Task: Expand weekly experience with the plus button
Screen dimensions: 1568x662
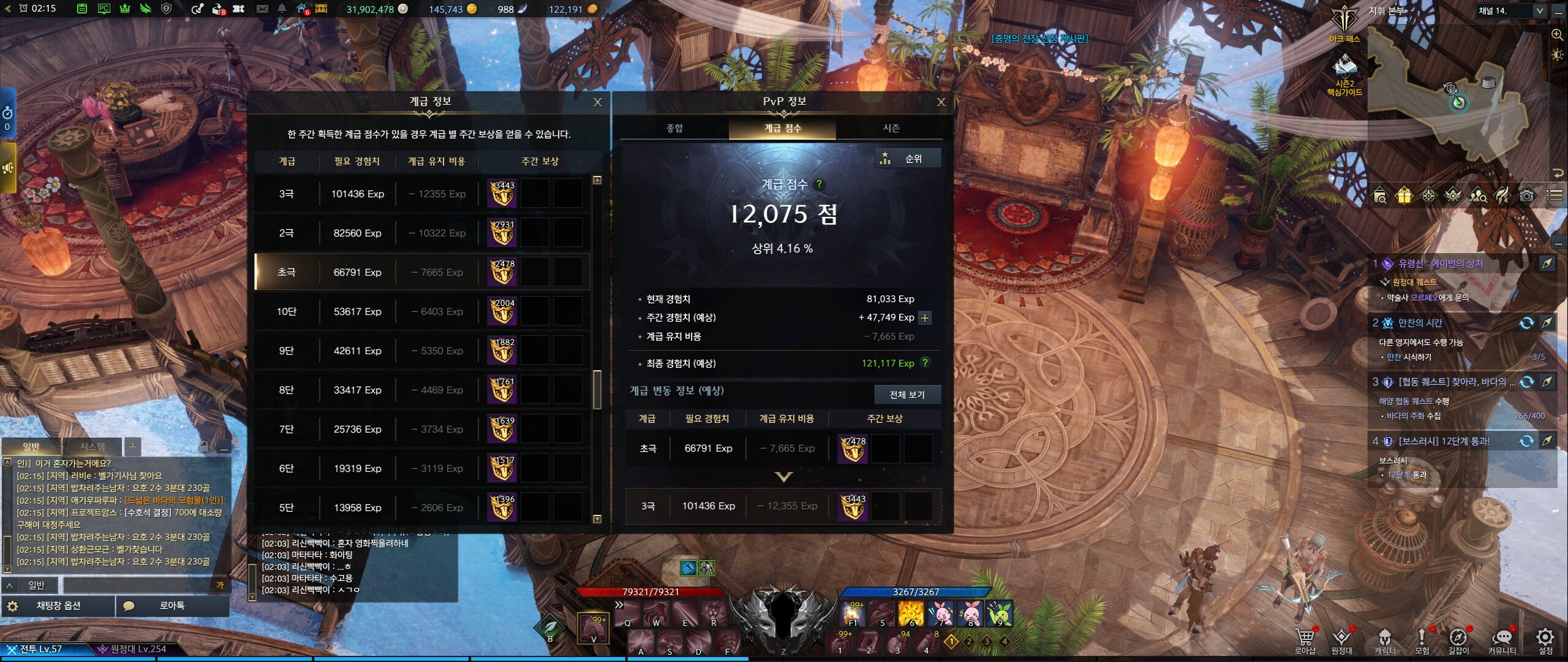Action: (x=925, y=318)
